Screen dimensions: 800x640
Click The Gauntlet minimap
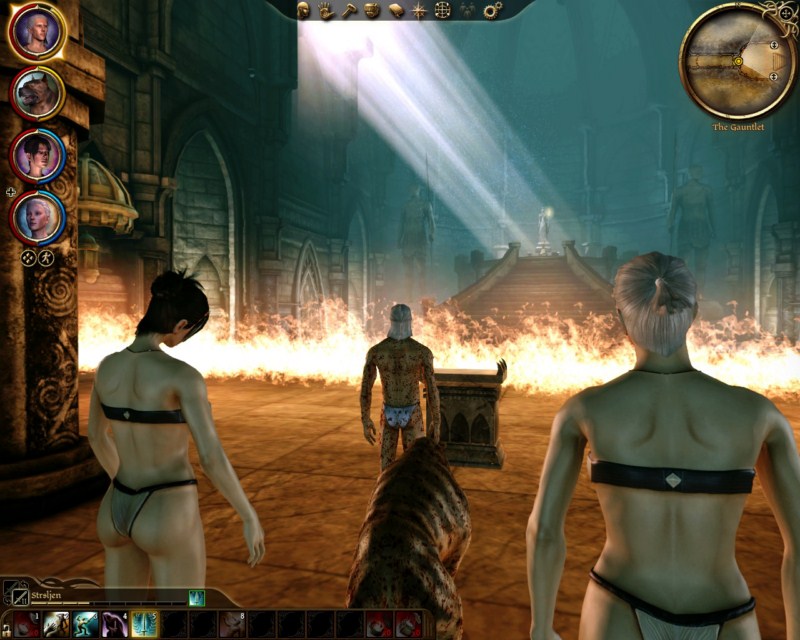click(x=738, y=60)
